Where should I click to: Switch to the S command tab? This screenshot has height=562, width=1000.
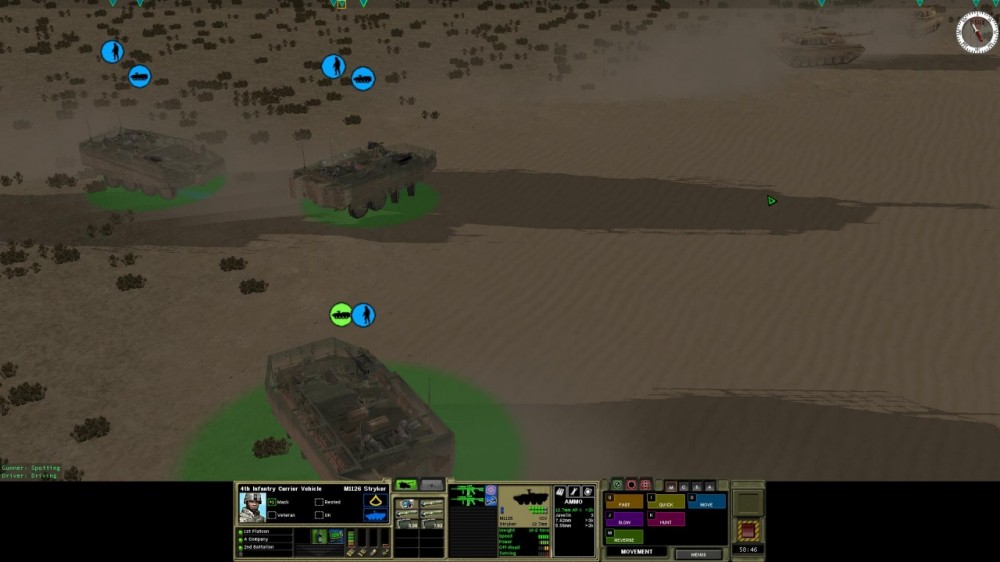[x=696, y=486]
